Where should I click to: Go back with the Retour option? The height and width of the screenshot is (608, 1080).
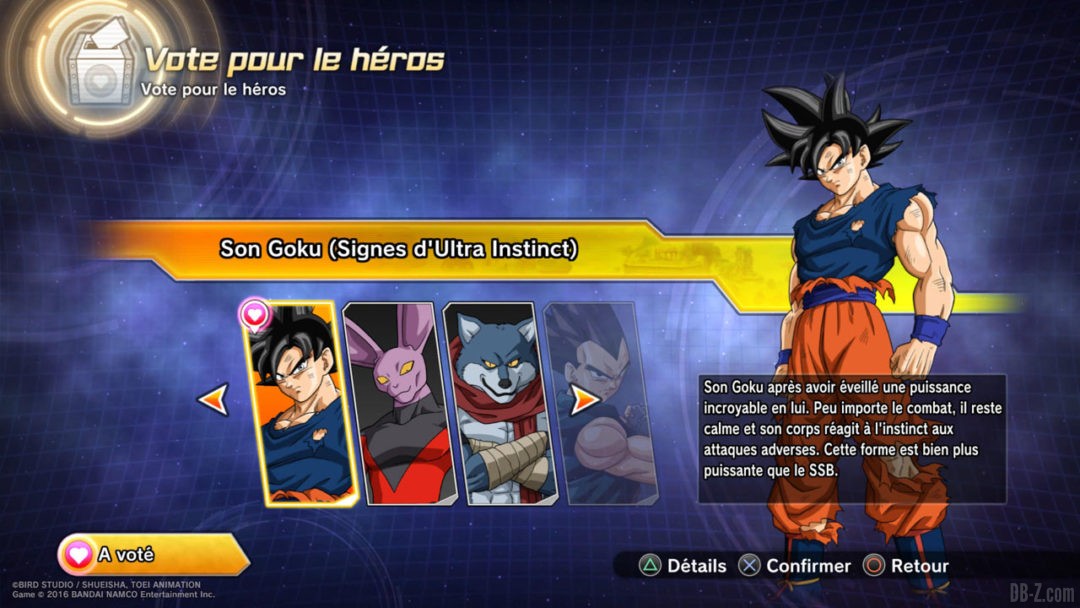[906, 566]
